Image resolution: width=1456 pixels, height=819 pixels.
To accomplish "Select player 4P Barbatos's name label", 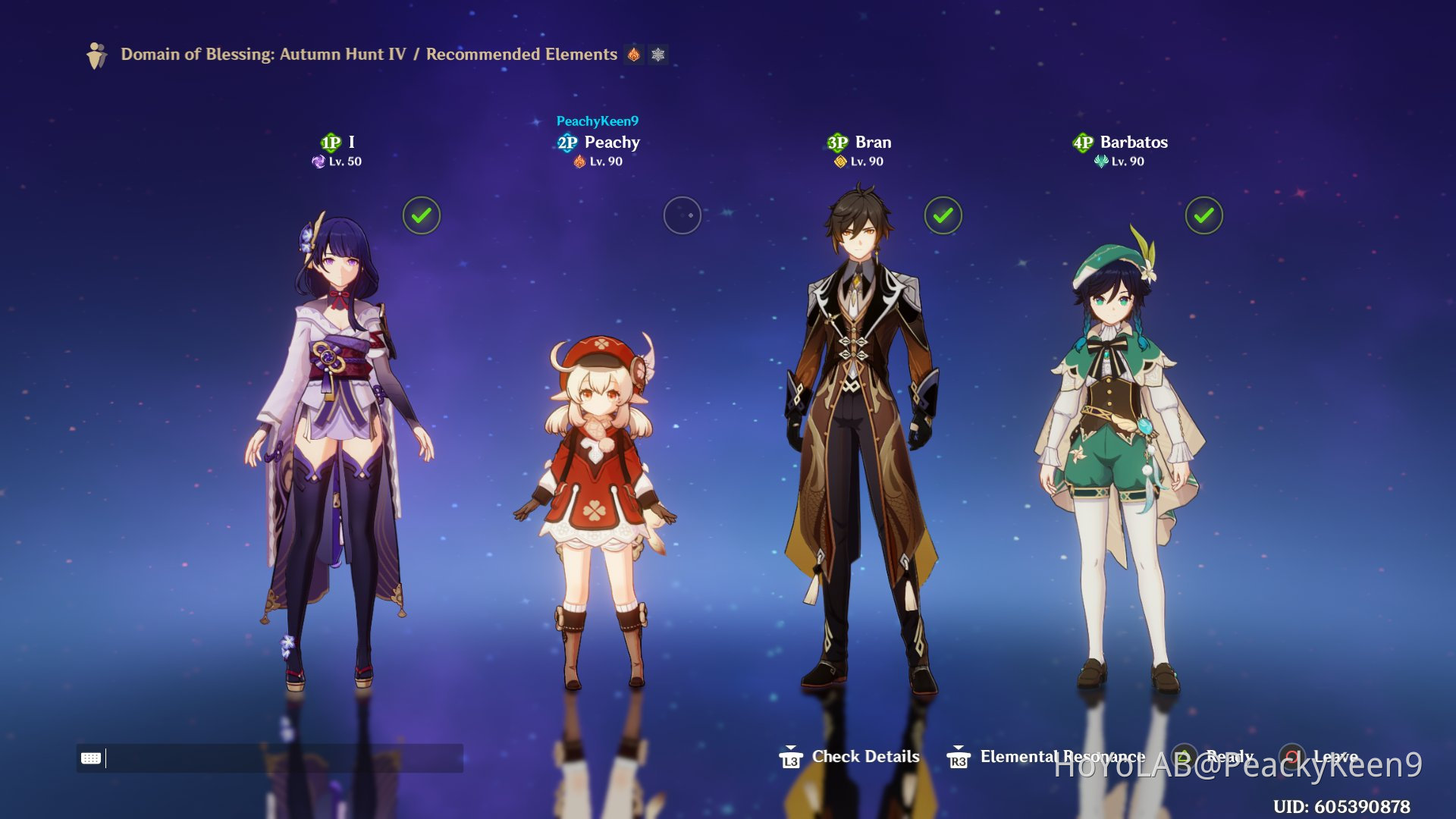I will 1133,142.
